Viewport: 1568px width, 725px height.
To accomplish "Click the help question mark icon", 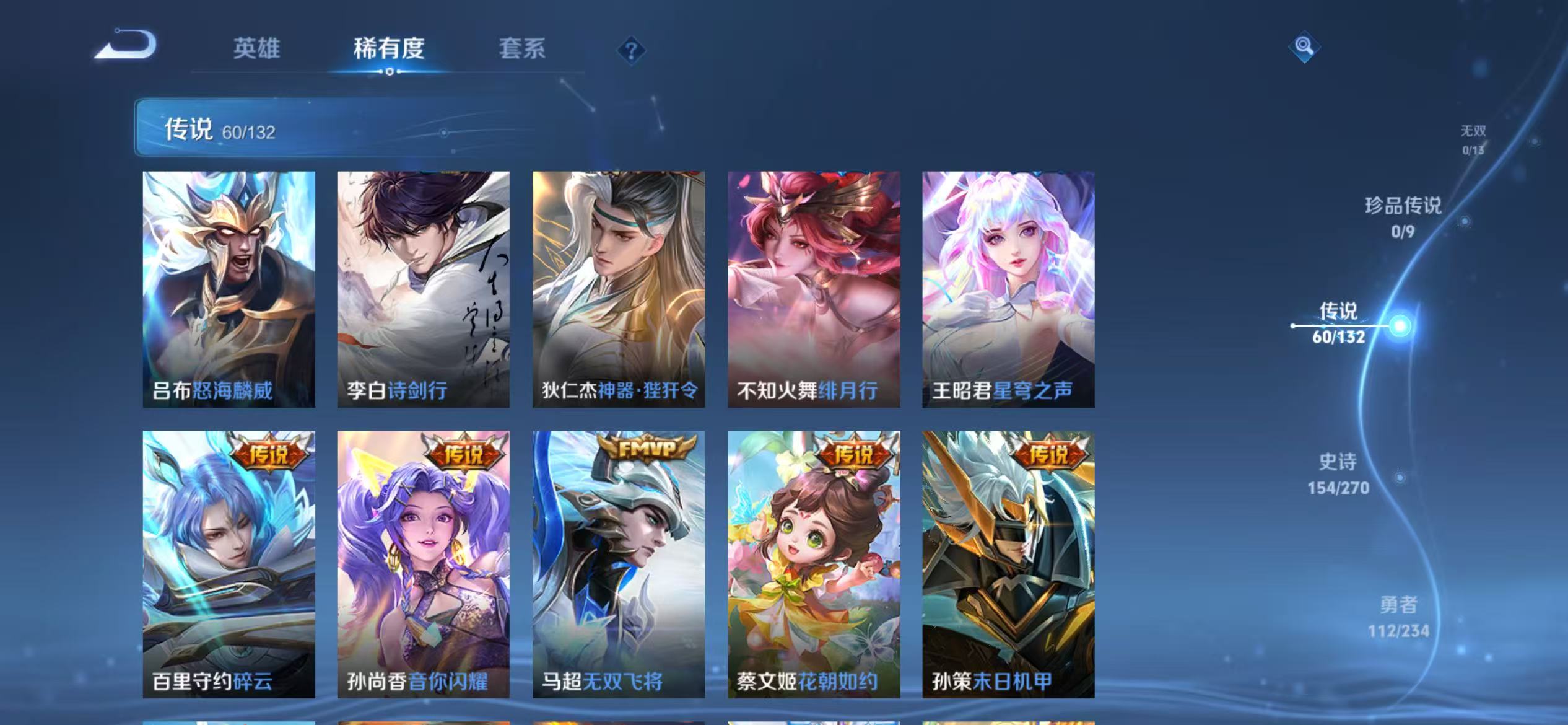I will click(x=630, y=51).
